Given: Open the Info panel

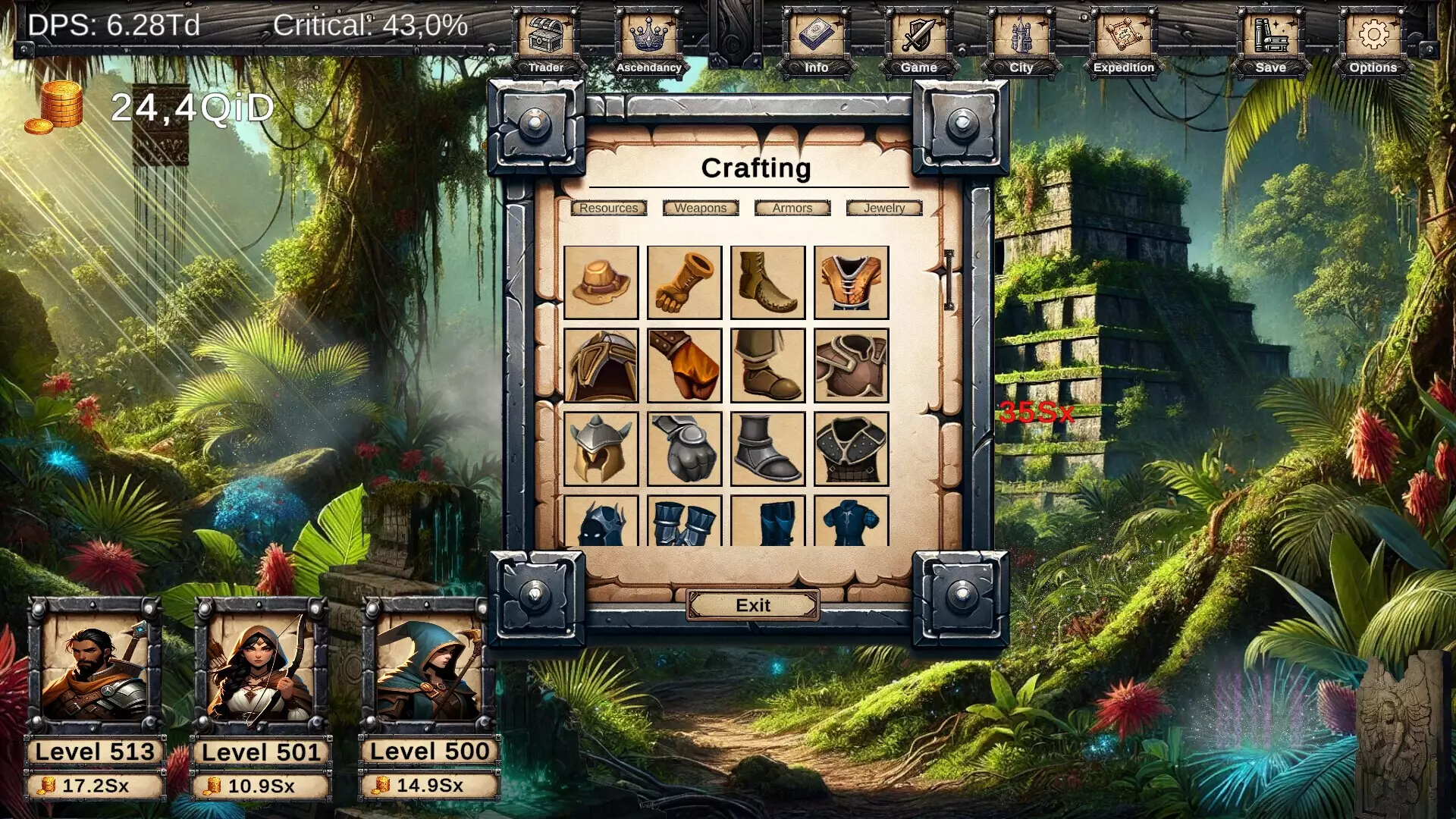Looking at the screenshot, I should pos(817,34).
